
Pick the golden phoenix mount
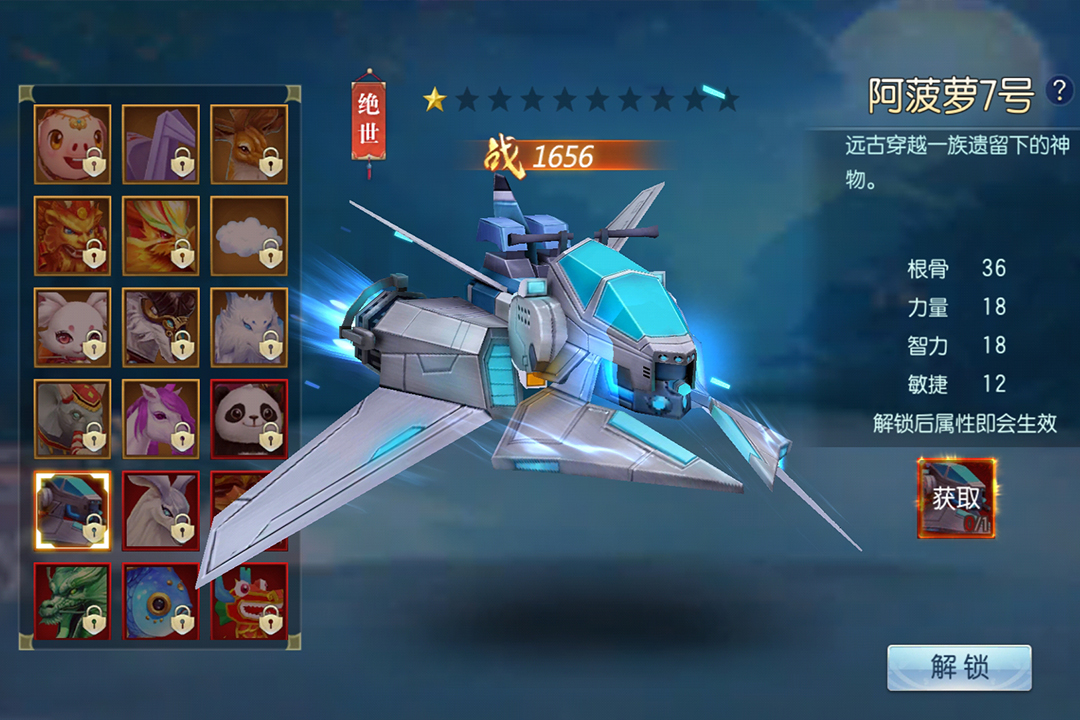pos(160,235)
